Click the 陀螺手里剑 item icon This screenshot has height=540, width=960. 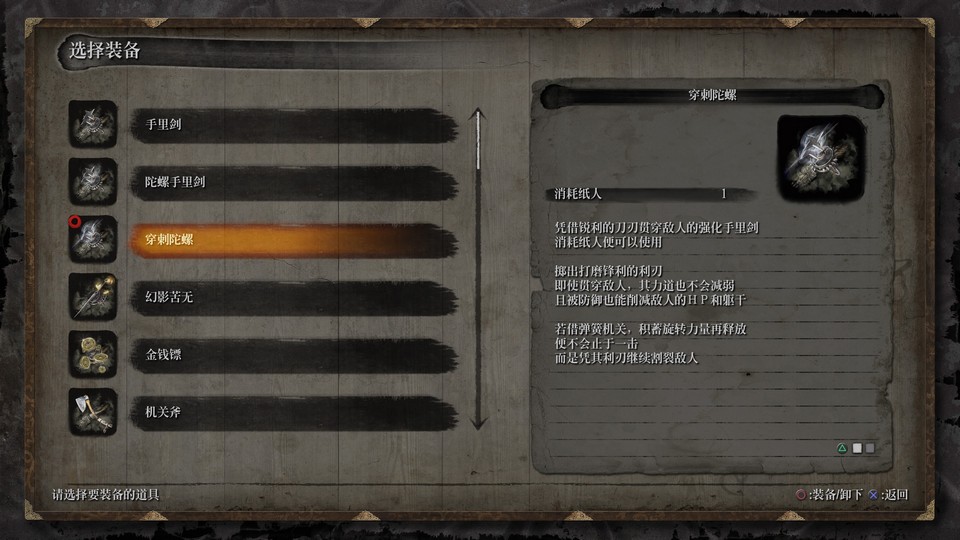click(93, 182)
